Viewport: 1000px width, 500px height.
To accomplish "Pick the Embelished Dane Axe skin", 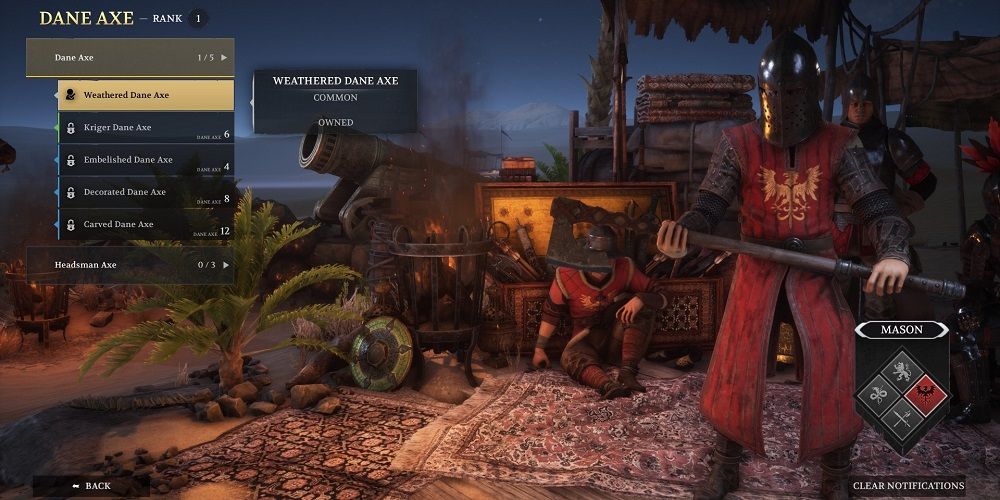I will 145,160.
